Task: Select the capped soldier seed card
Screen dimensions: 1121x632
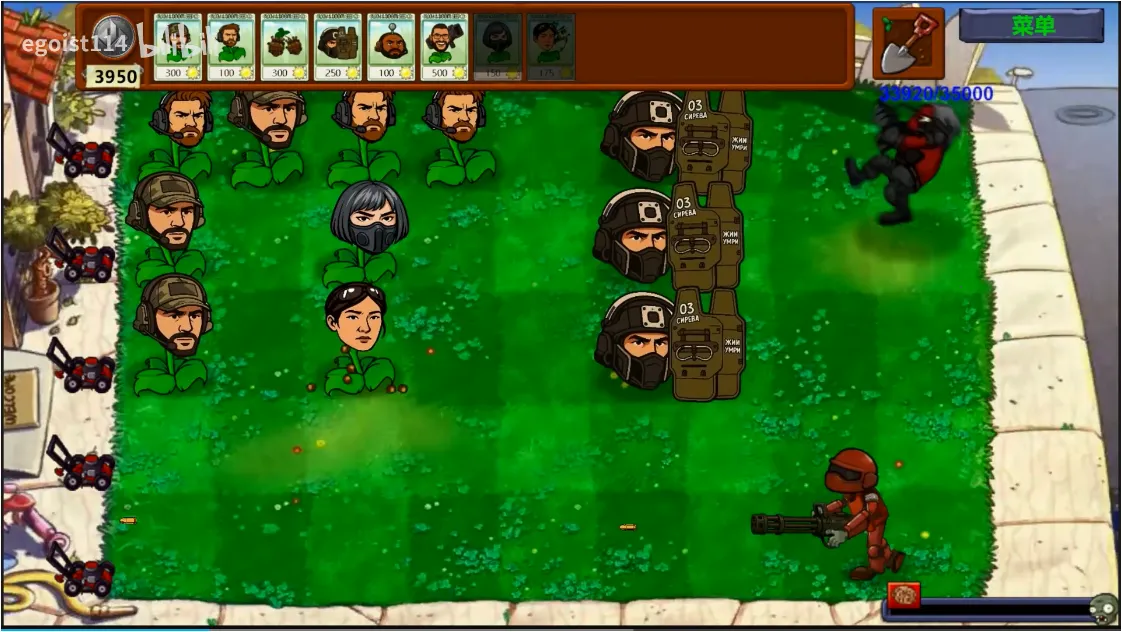Action: tap(178, 46)
